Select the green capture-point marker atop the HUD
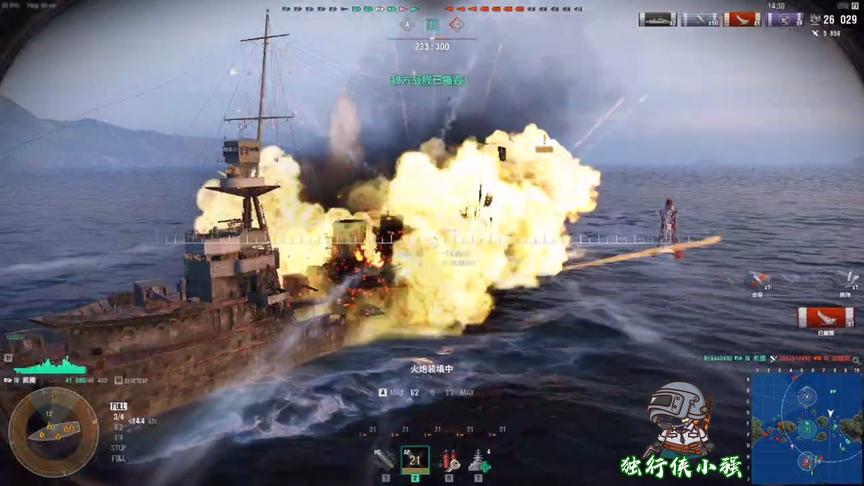The height and width of the screenshot is (486, 864). click(x=432, y=24)
